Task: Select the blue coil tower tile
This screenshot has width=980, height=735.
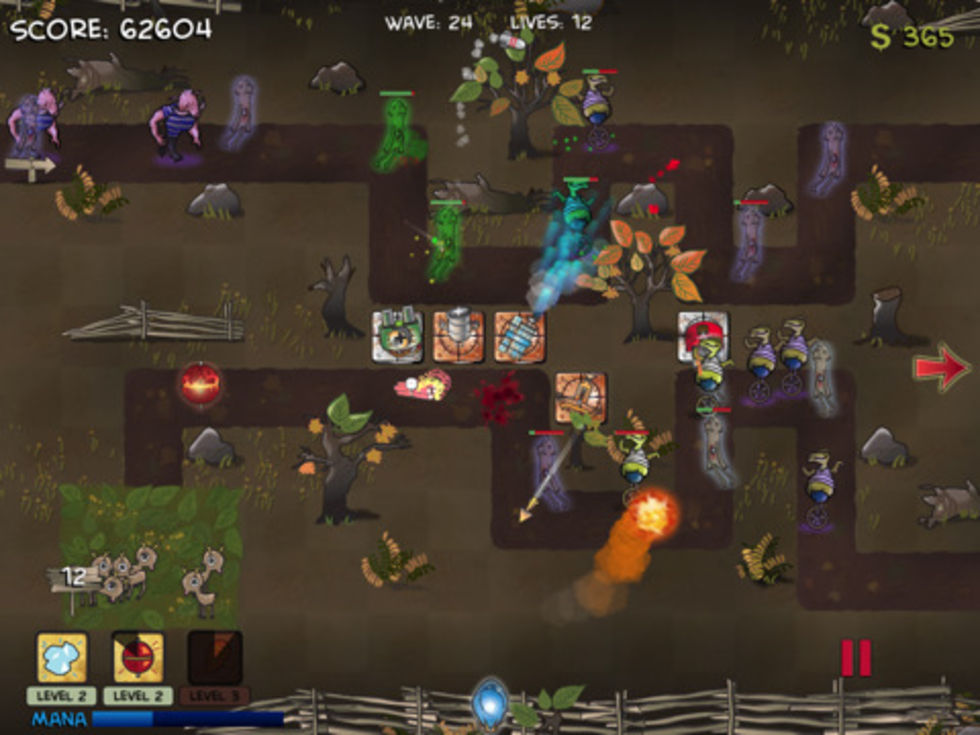Action: pos(519,335)
